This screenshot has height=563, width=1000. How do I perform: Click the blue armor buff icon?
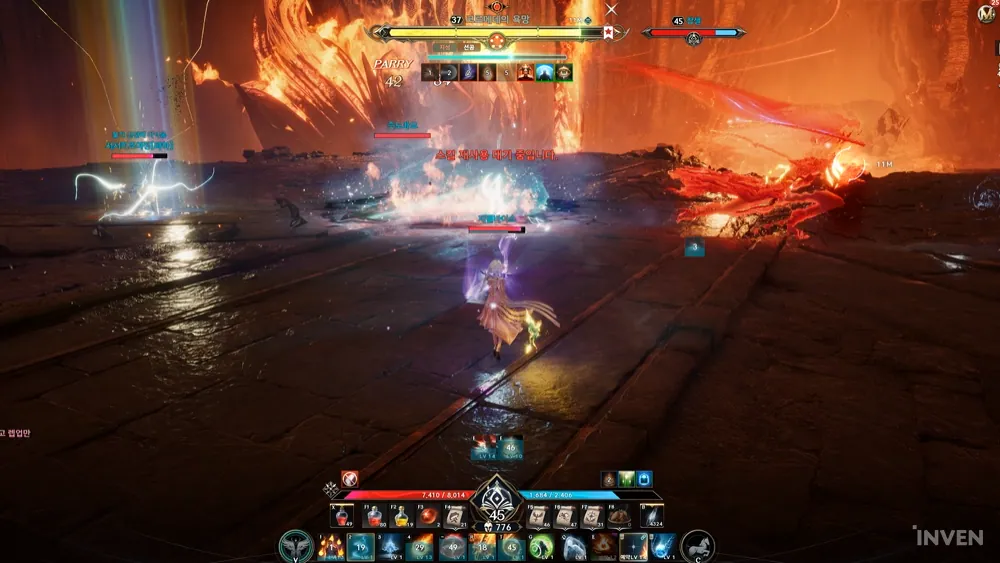pos(644,479)
